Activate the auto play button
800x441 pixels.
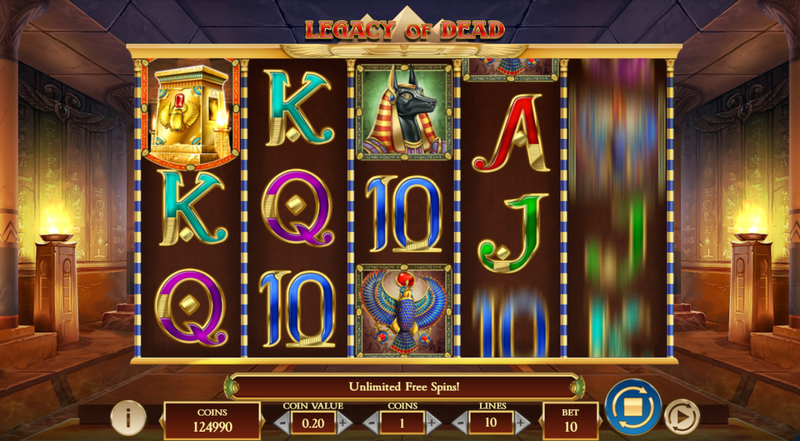[x=682, y=413]
